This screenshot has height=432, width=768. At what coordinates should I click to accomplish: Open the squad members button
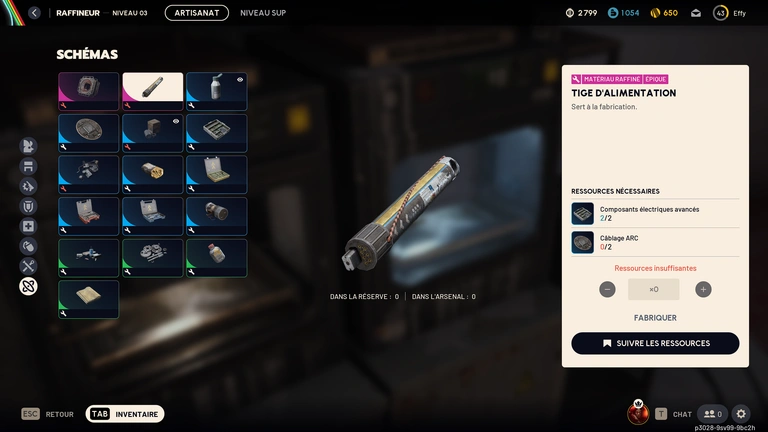point(712,413)
